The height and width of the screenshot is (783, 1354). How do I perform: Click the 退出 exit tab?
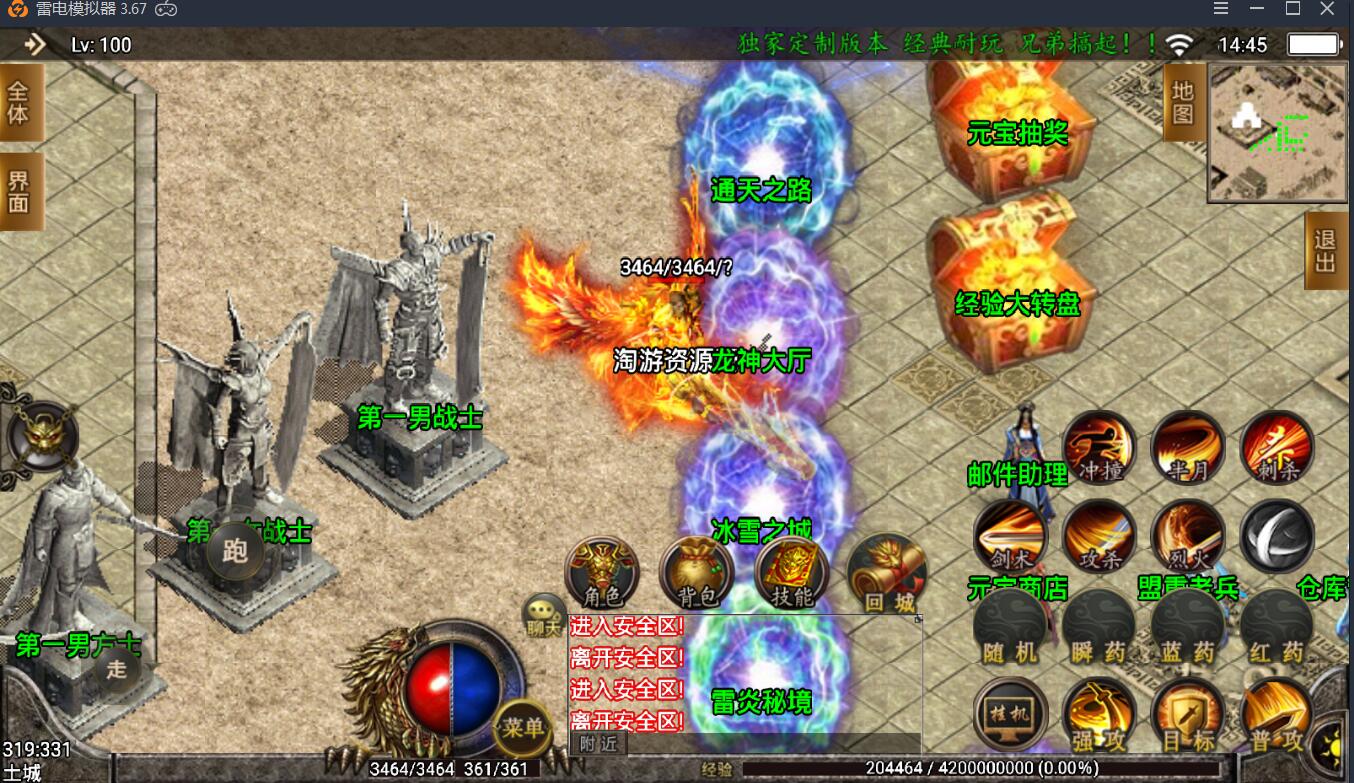[x=1326, y=251]
